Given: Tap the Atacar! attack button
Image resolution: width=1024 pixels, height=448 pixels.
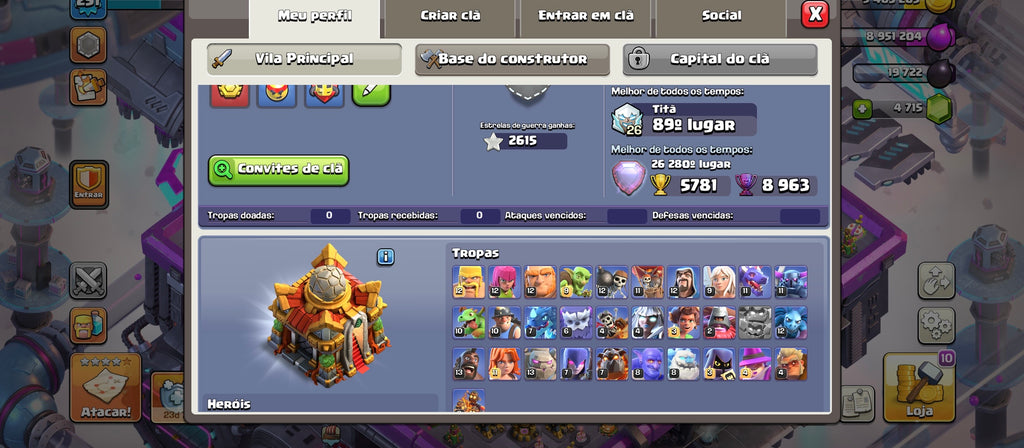Looking at the screenshot, I should [x=104, y=388].
